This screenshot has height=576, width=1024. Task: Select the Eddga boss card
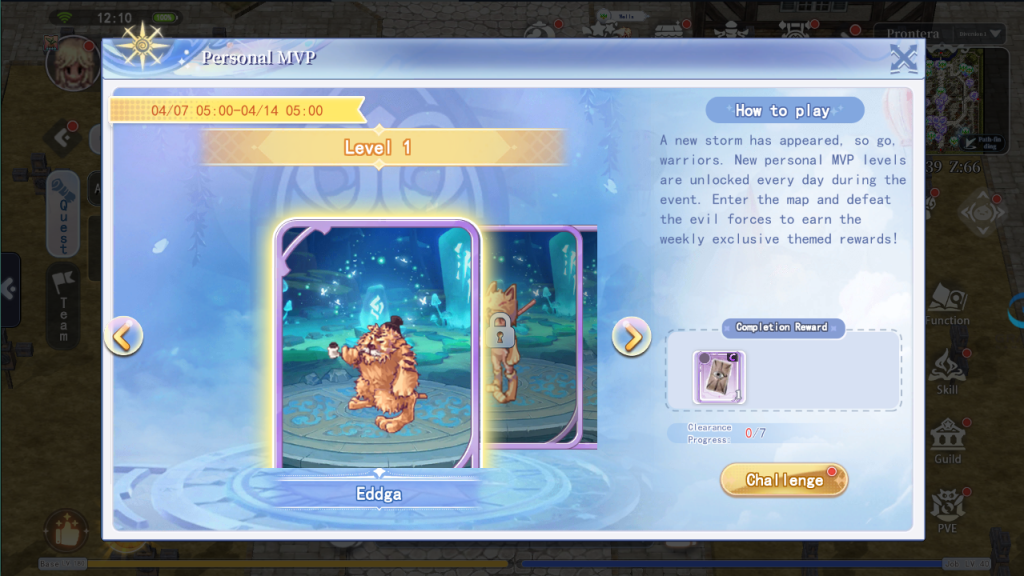click(378, 345)
